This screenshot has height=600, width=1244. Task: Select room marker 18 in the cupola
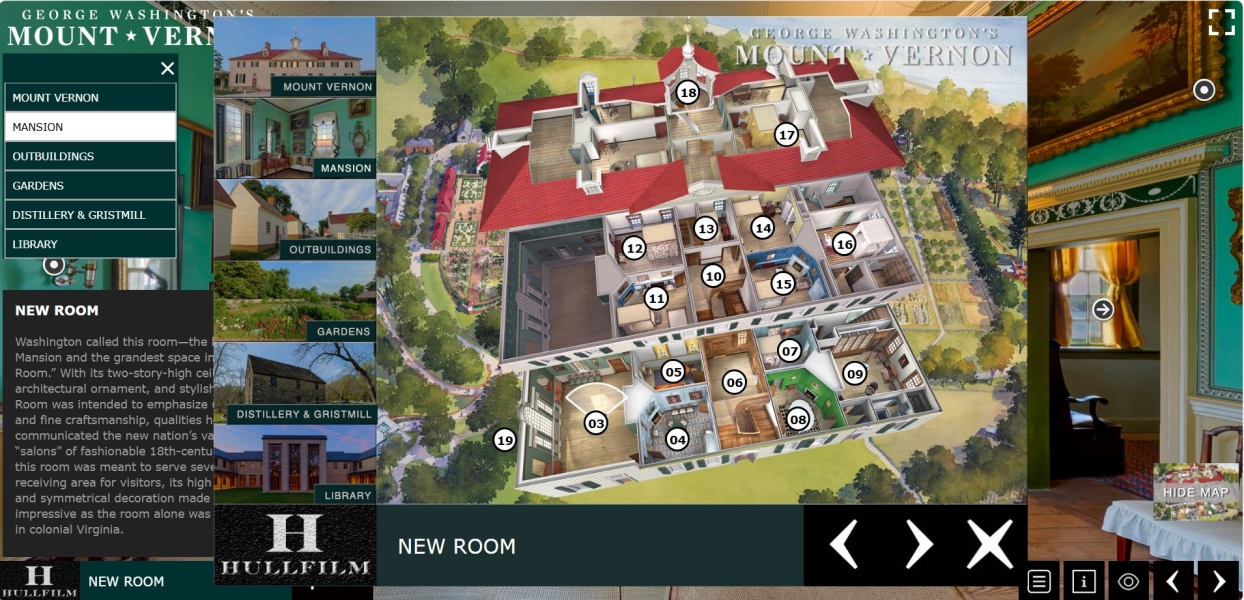coord(687,93)
